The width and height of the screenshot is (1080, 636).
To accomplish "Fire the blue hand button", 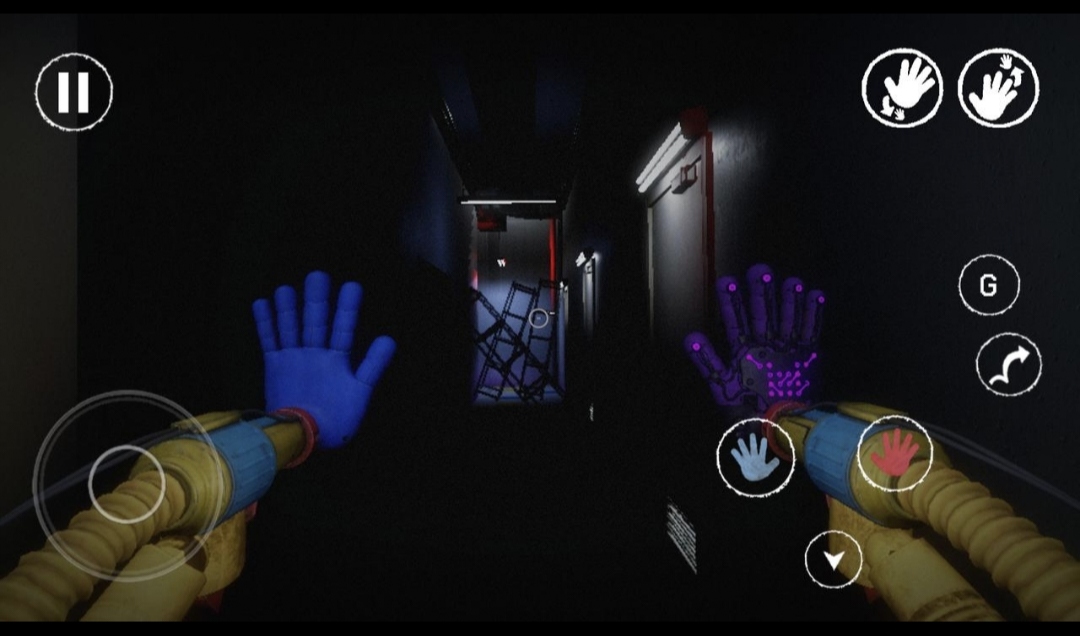I will point(755,458).
